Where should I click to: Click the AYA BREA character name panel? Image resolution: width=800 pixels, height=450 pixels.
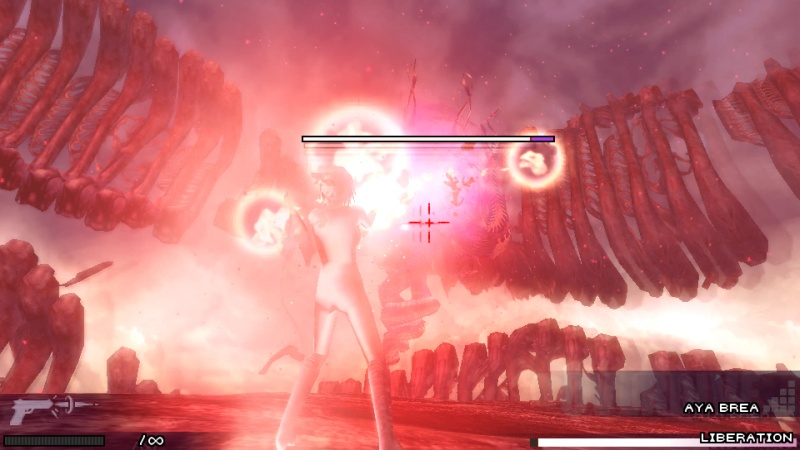pos(721,408)
